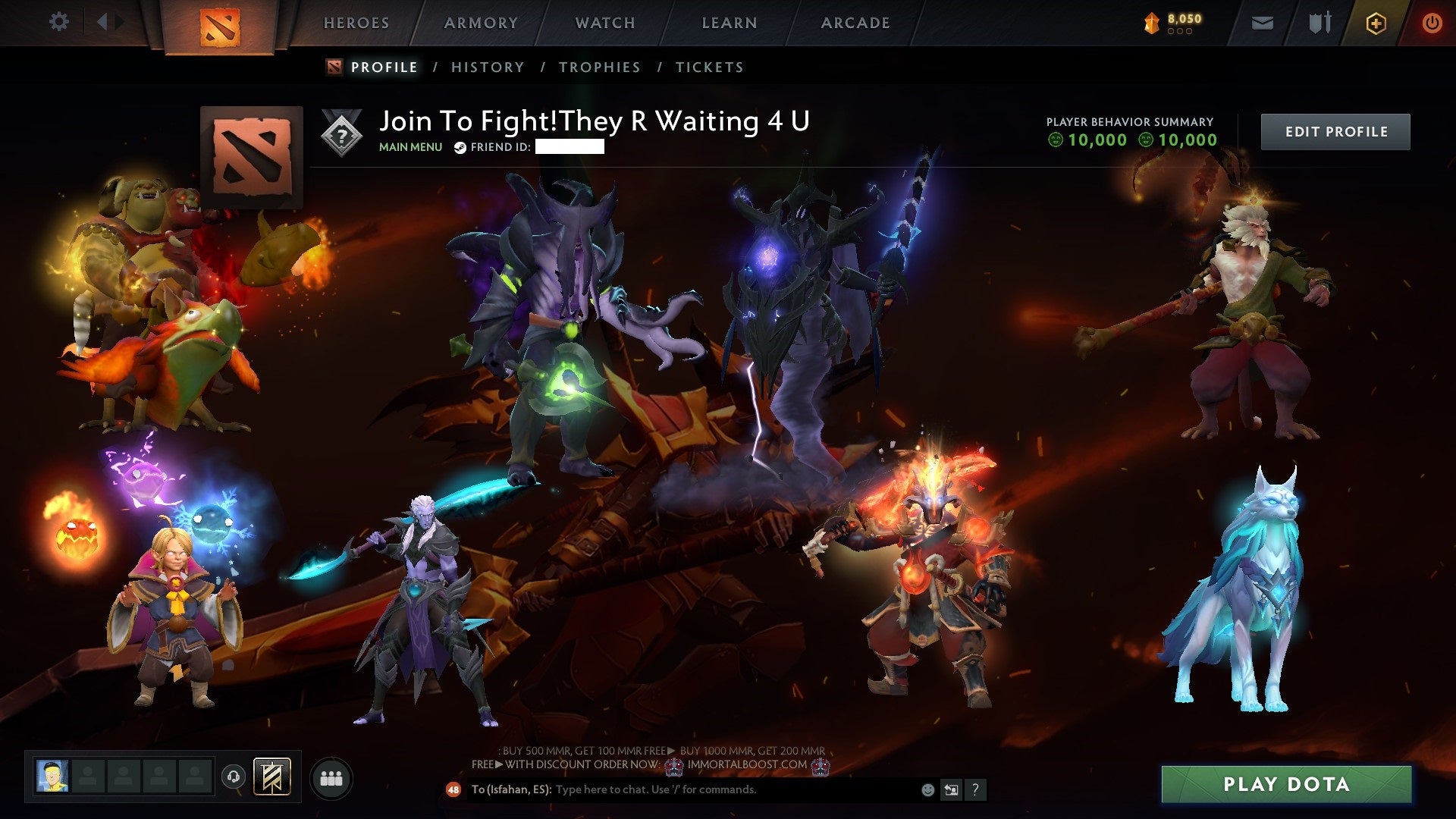This screenshot has height=819, width=1456.
Task: Open the screenshot sharing icon next to chat
Action: coord(951,789)
